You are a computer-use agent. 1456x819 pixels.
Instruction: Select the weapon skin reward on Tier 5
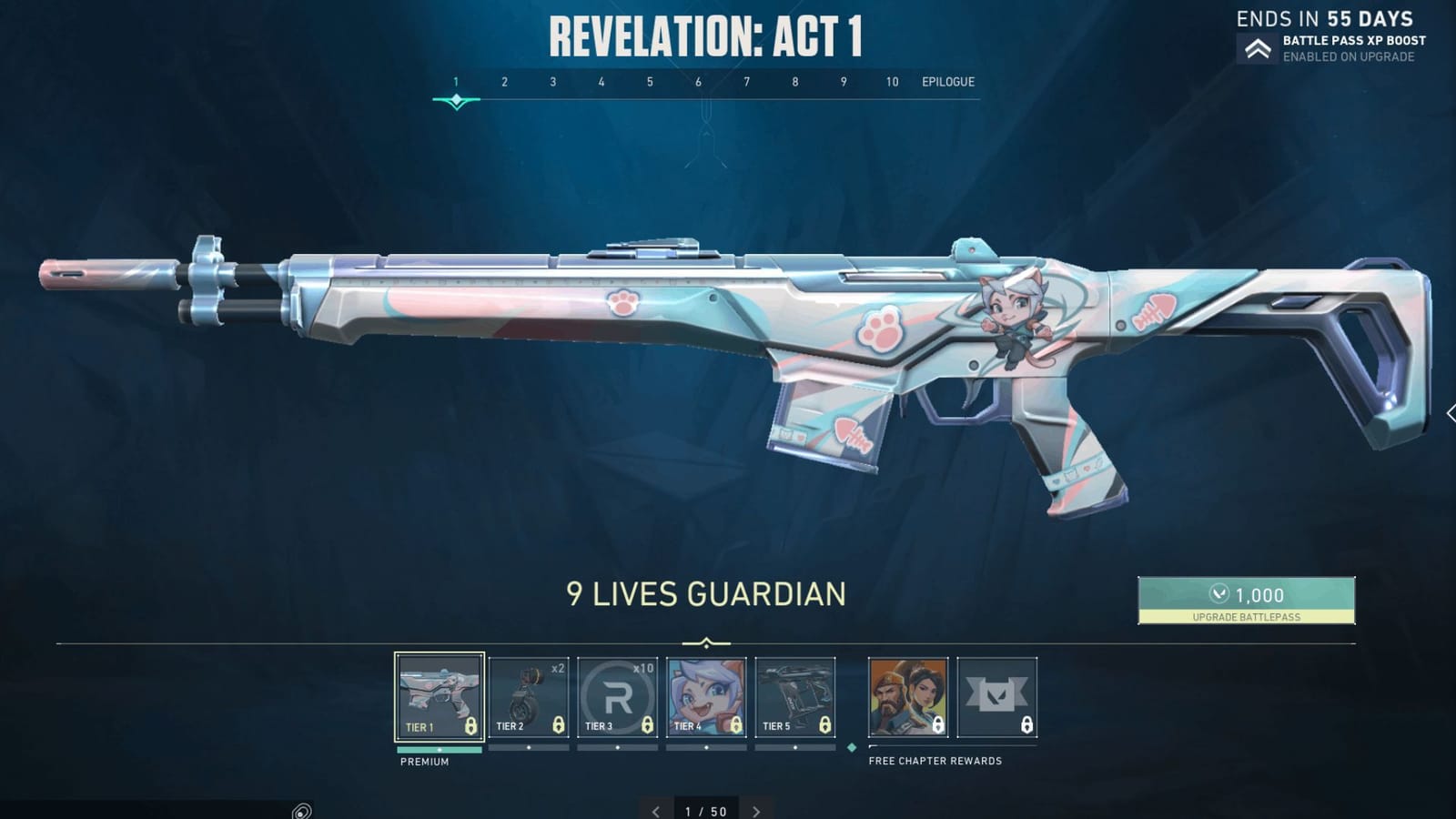point(794,696)
